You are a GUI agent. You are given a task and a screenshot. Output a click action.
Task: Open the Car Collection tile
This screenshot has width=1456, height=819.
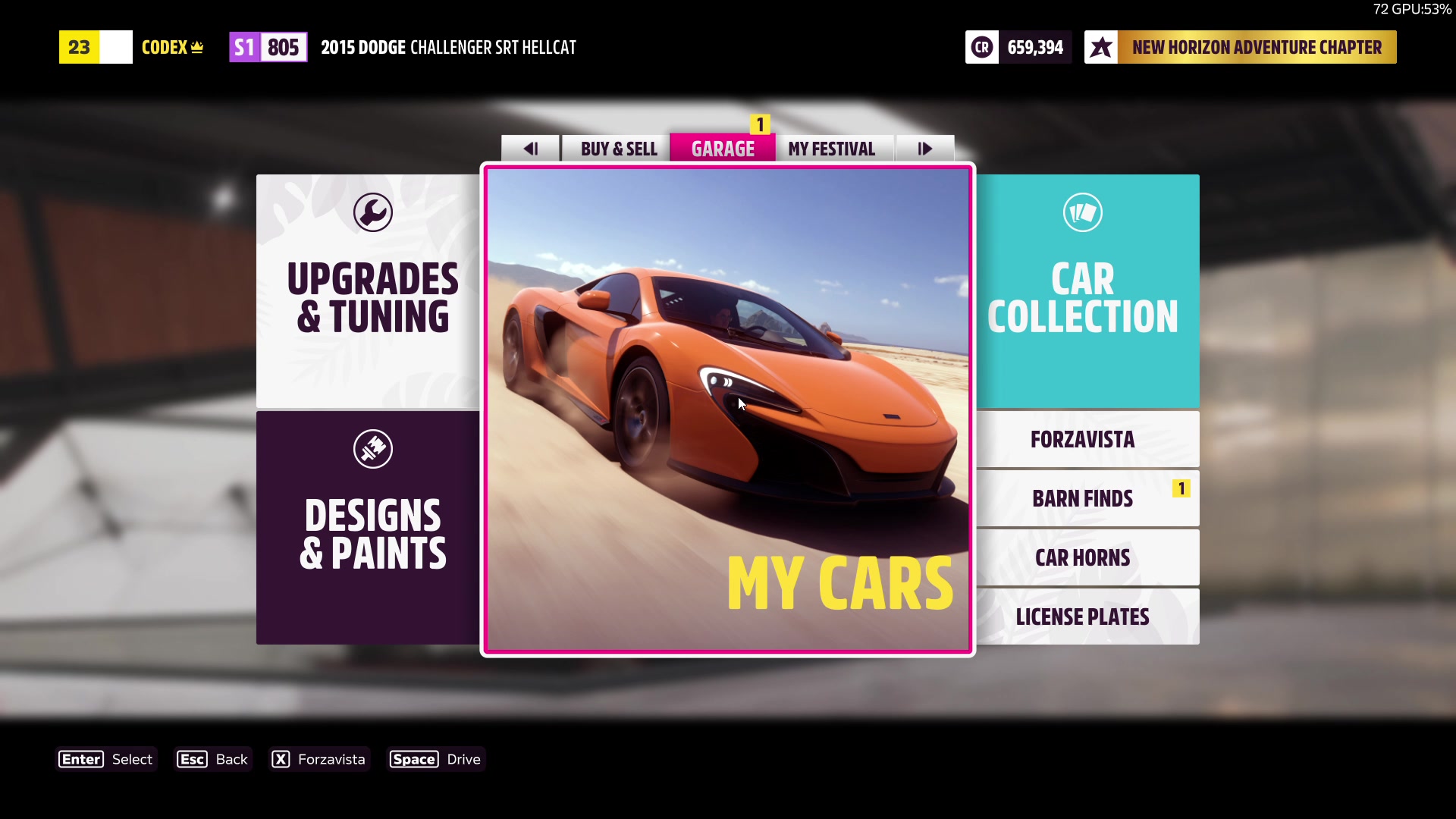(x=1087, y=291)
